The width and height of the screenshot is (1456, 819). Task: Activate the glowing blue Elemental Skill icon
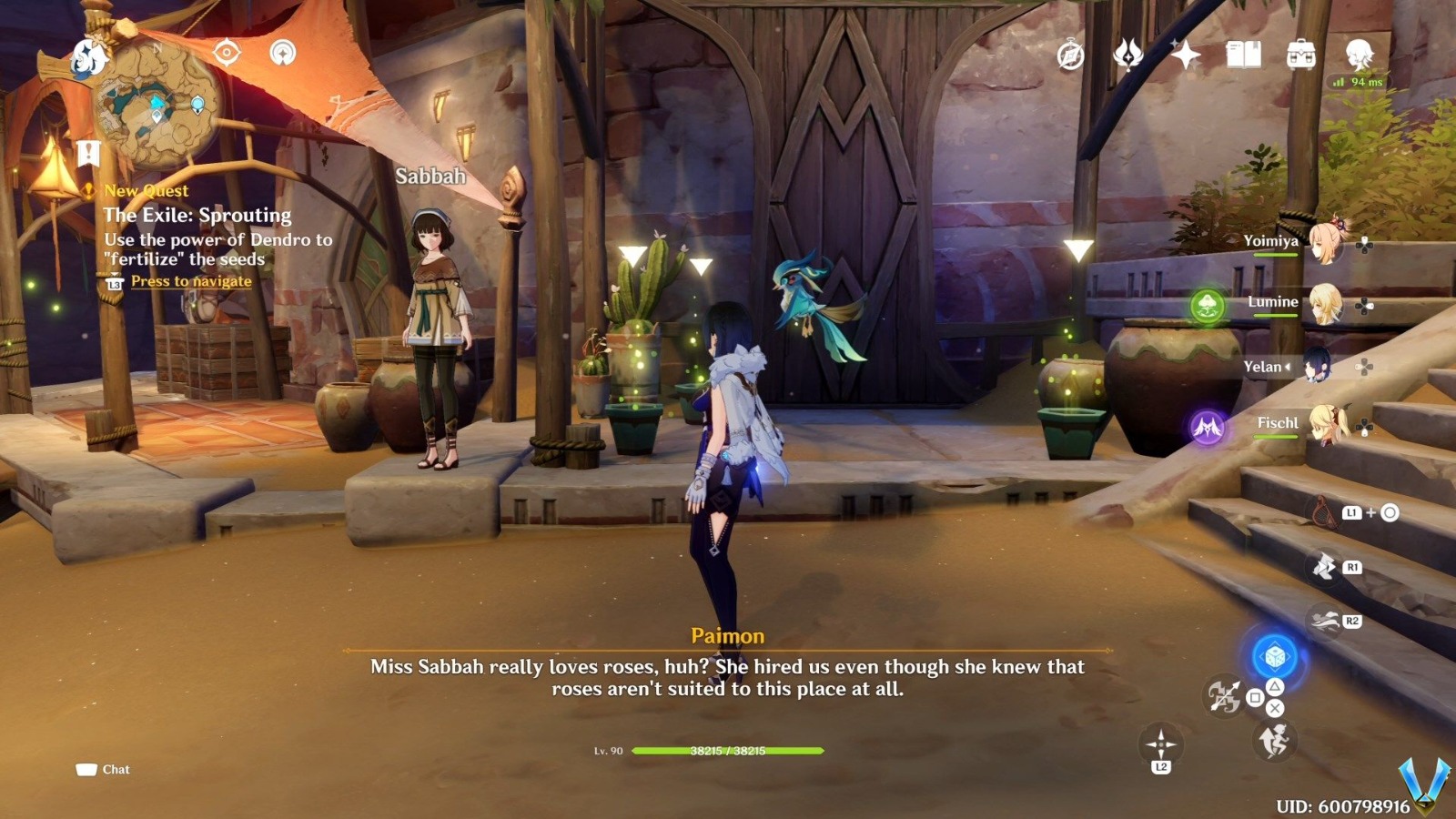point(1275,655)
